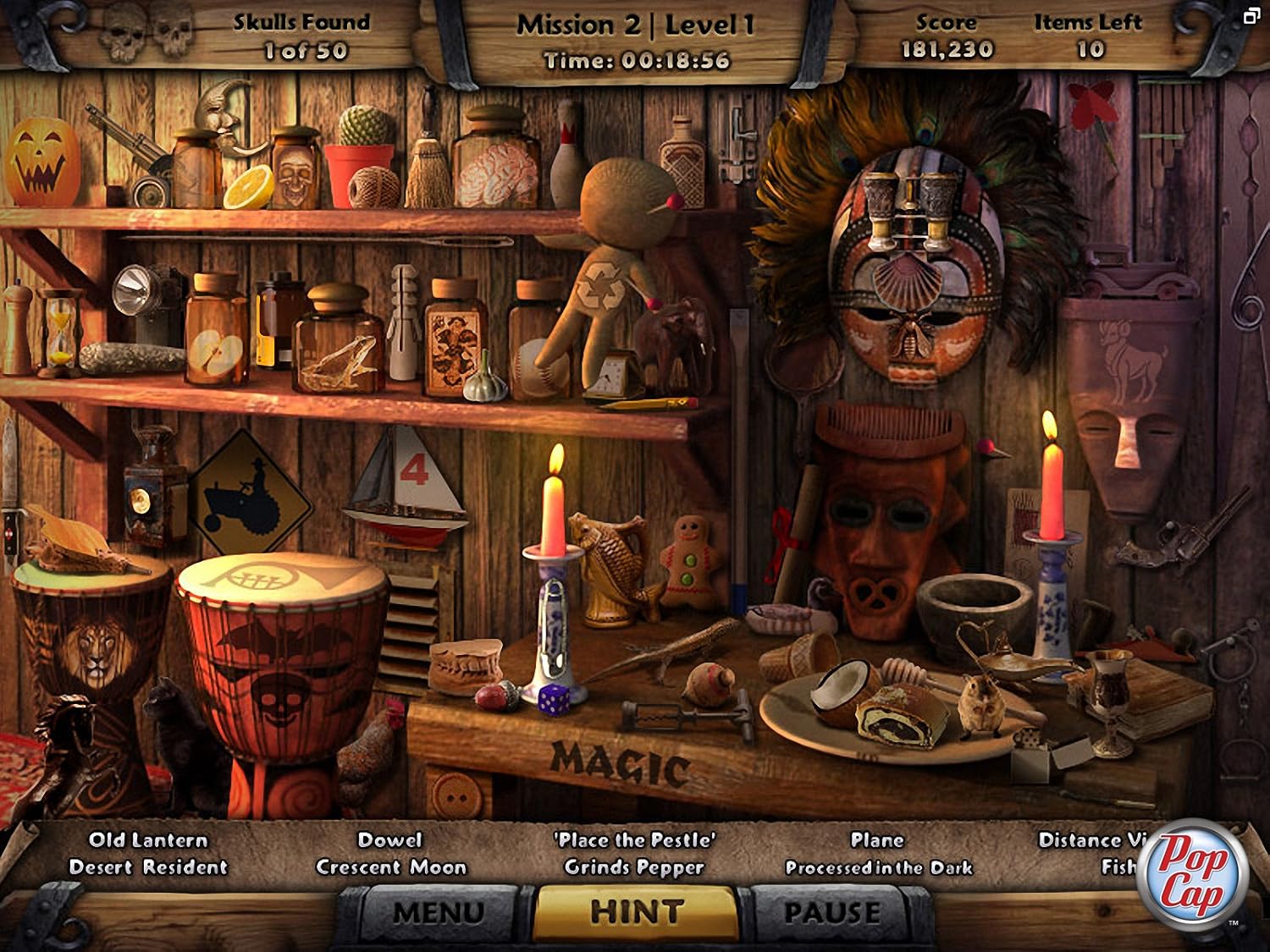The image size is (1270, 952).
Task: Select 'Crescent Moon' in the item list
Action: point(391,867)
